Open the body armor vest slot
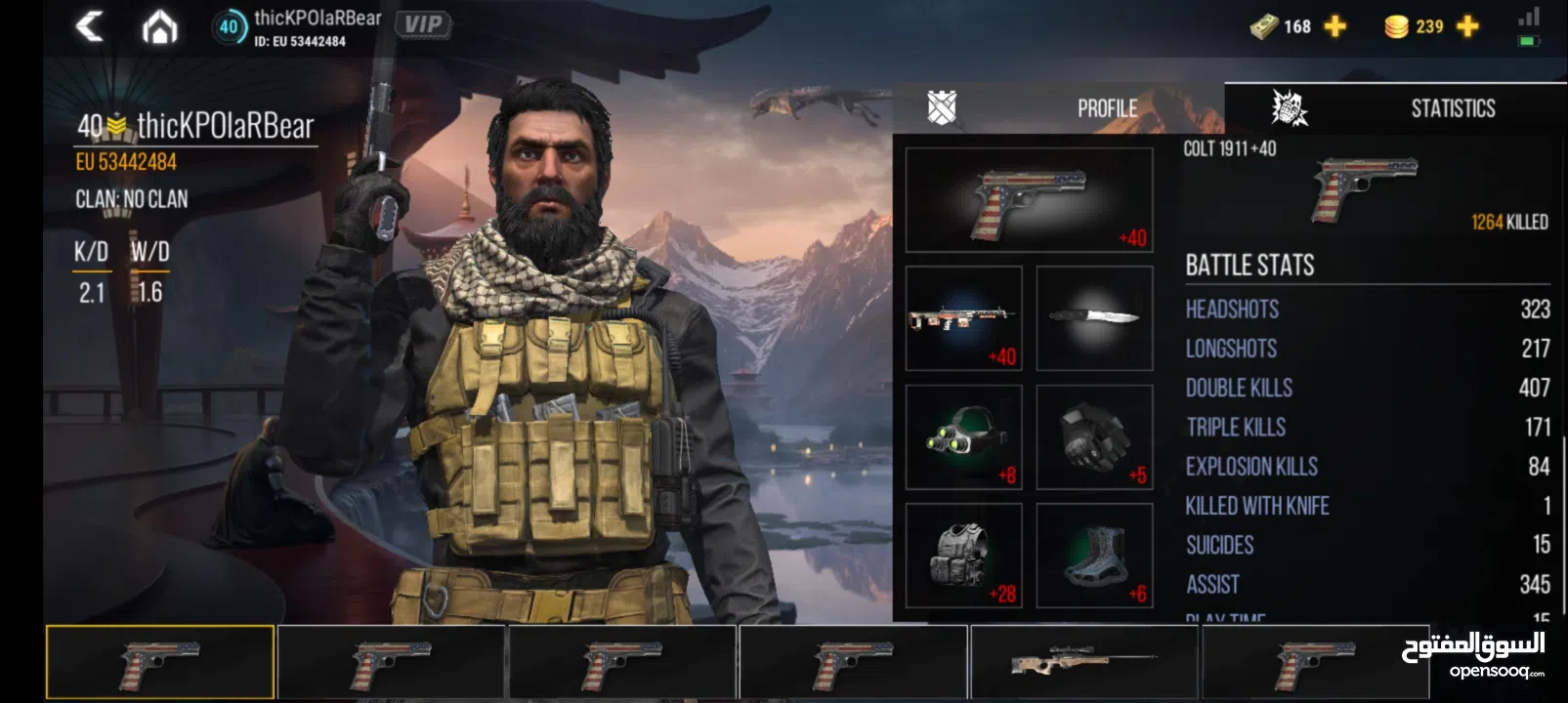Image resolution: width=1568 pixels, height=703 pixels. 962,557
